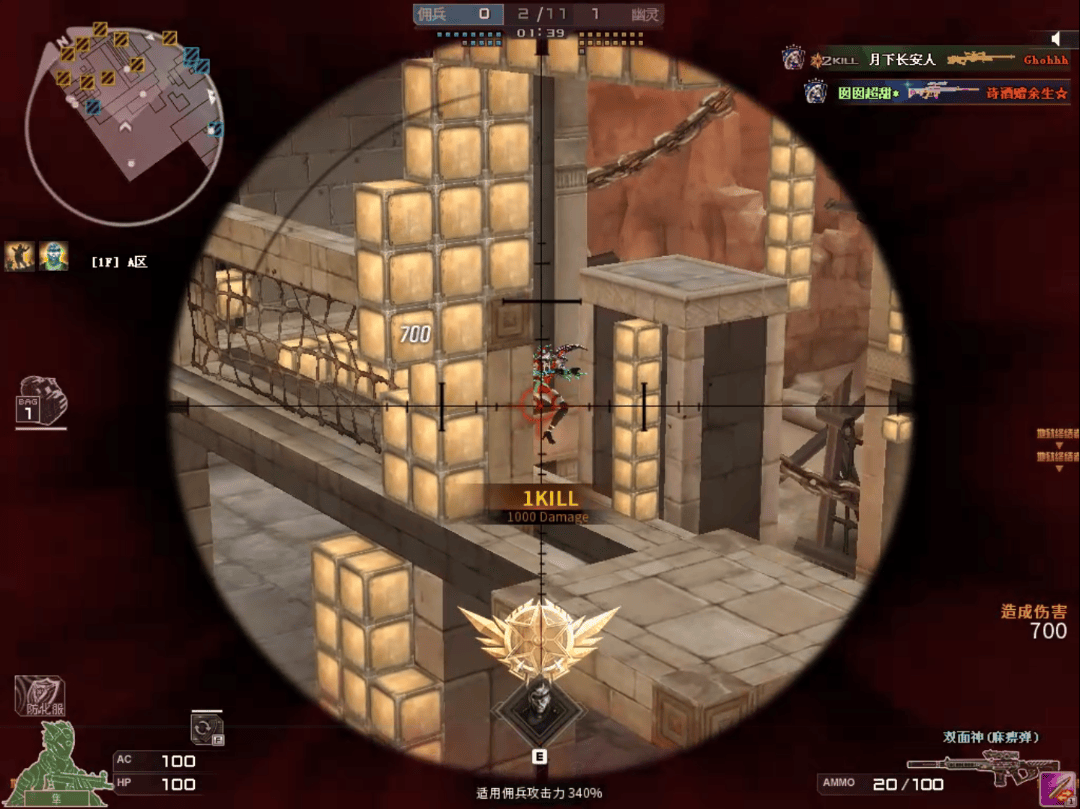1080x809 pixels.
Task: Open the bag slot 1 icon
Action: [x=41, y=400]
